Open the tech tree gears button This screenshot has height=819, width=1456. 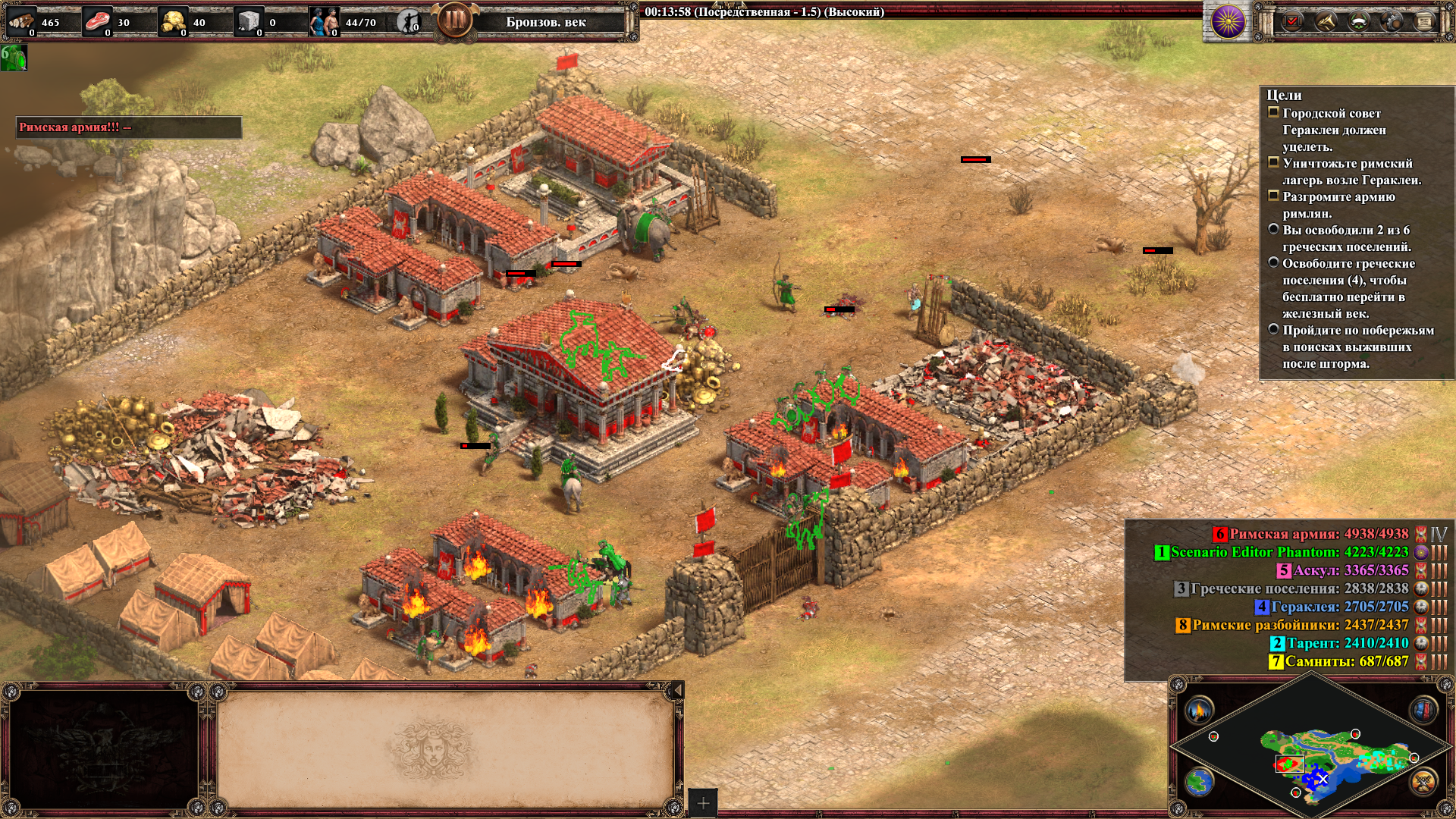click(1392, 21)
